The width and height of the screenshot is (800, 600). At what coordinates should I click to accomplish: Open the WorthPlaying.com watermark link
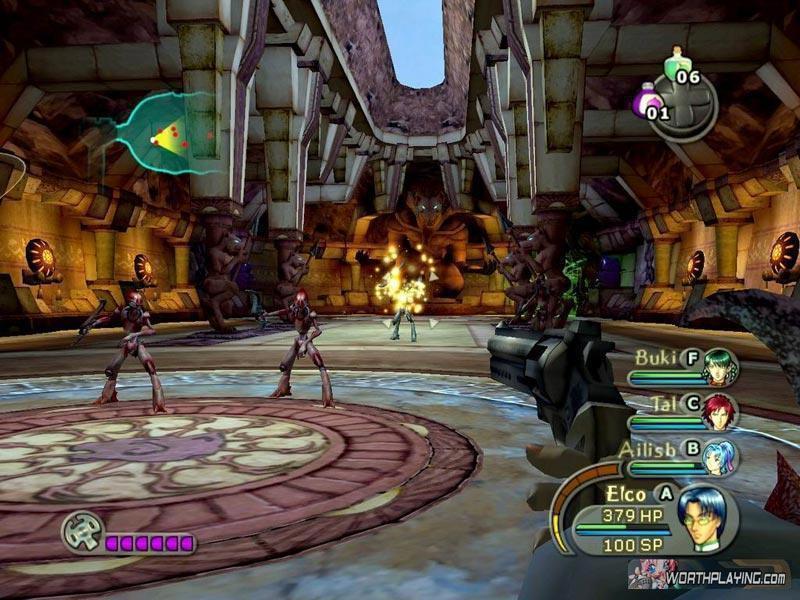[x=707, y=577]
